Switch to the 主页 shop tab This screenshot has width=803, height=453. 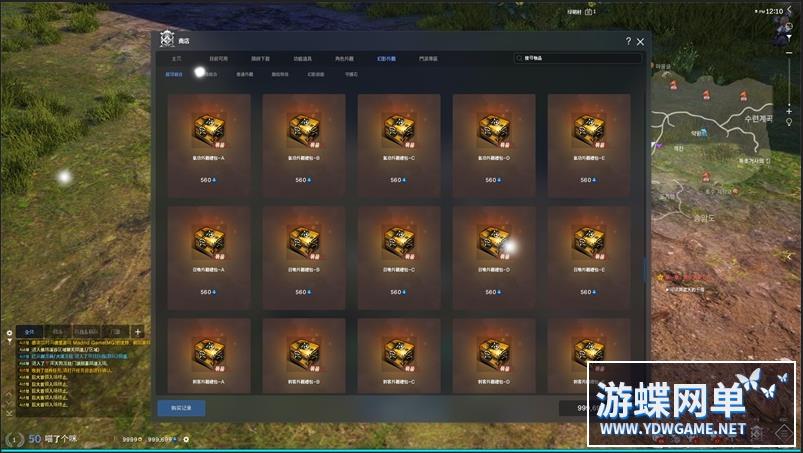[176, 59]
